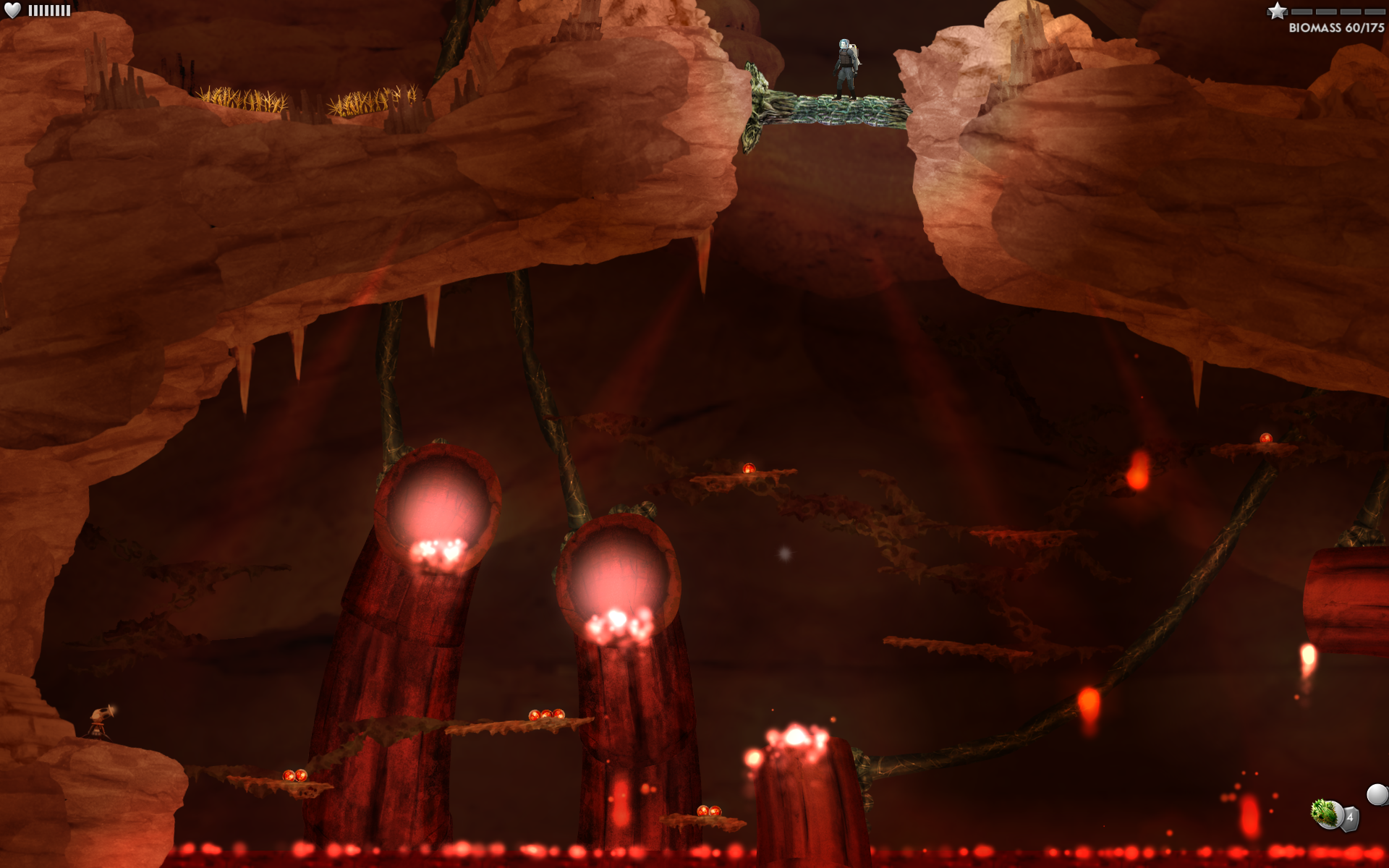1389x868 pixels.
Task: Click the glowing red plant atop the center-bottom pillar
Action: click(794, 738)
